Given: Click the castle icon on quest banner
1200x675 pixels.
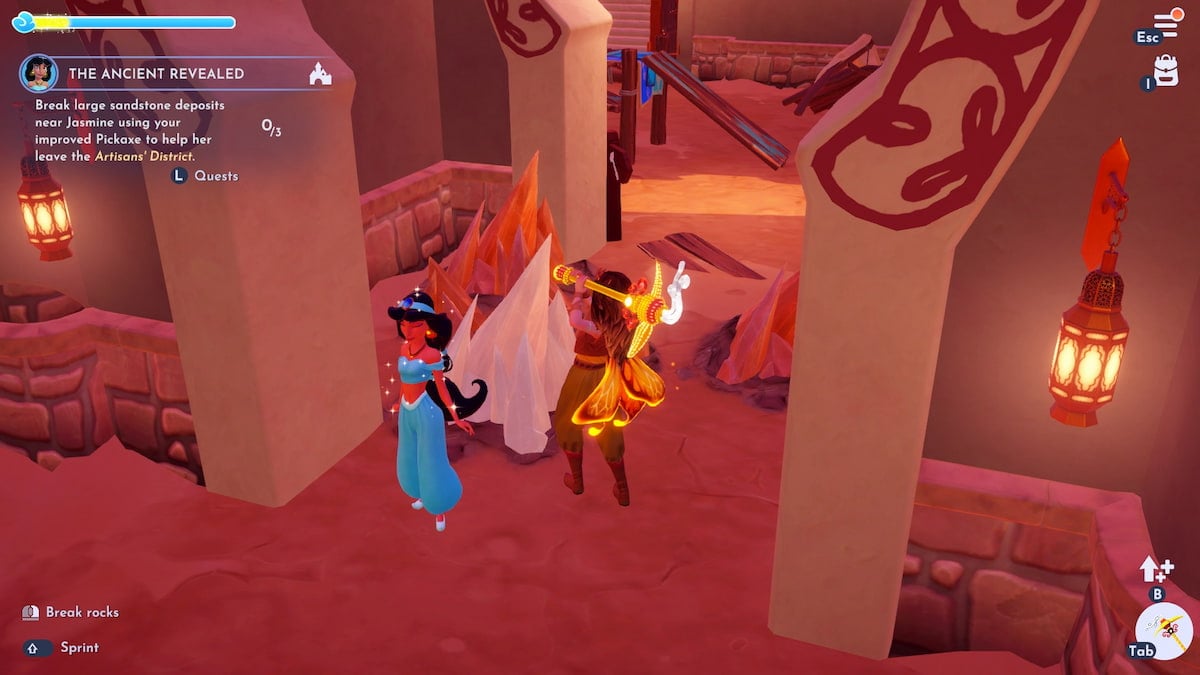Looking at the screenshot, I should 320,74.
